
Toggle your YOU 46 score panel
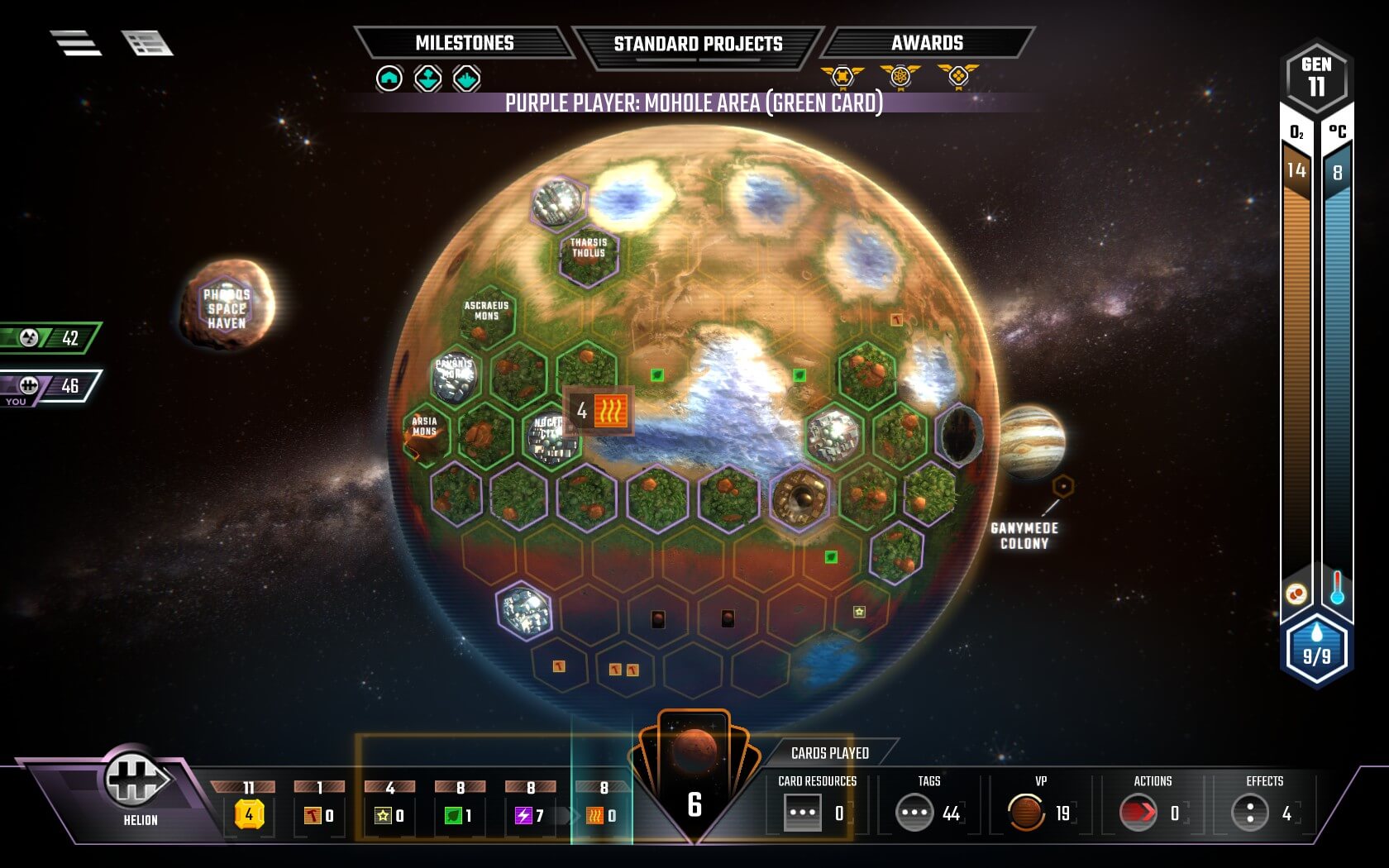[50, 383]
